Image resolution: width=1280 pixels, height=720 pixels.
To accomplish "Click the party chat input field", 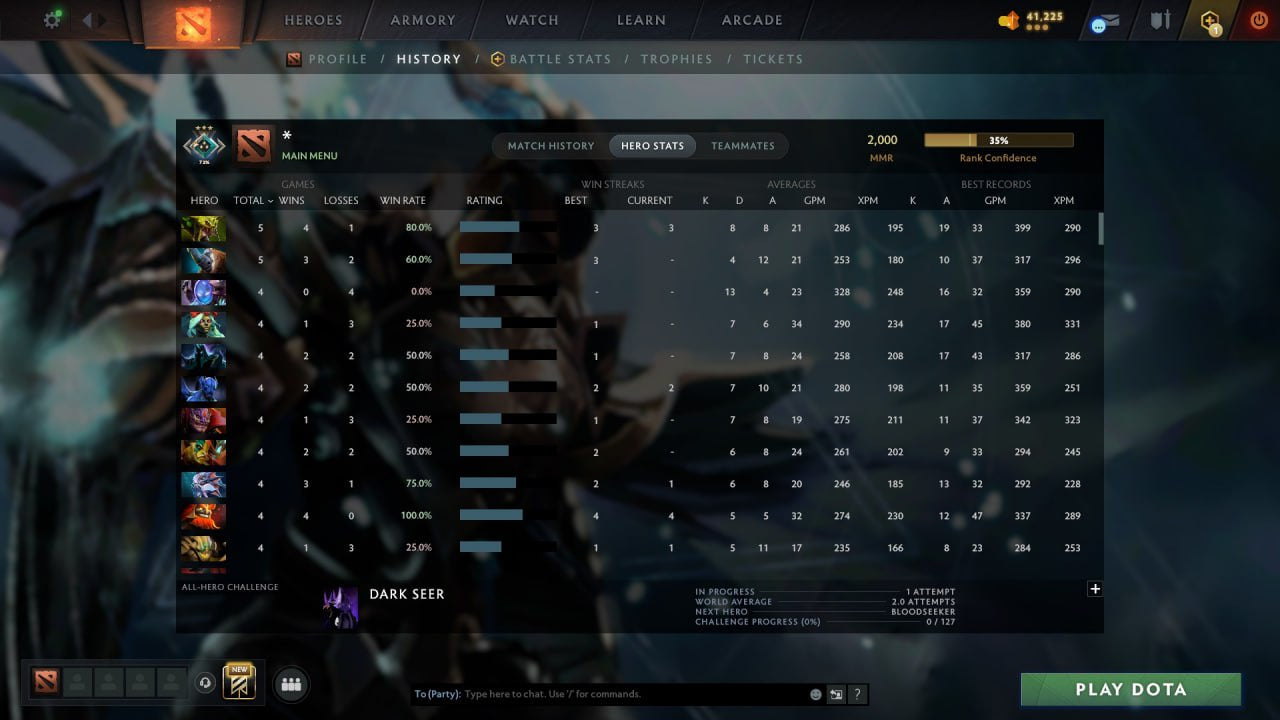I will 600,693.
